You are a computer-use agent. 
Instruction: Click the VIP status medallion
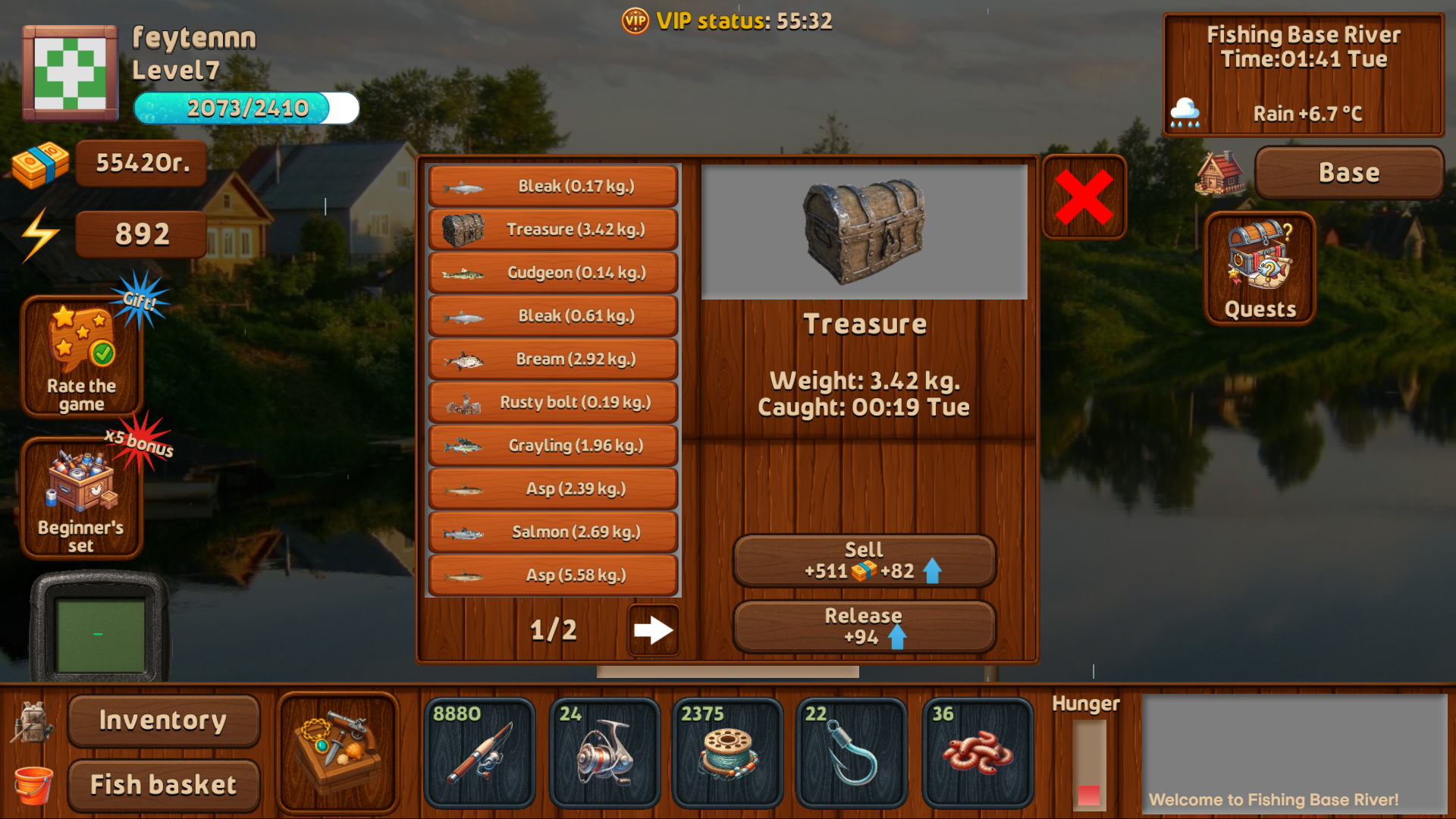click(x=634, y=21)
